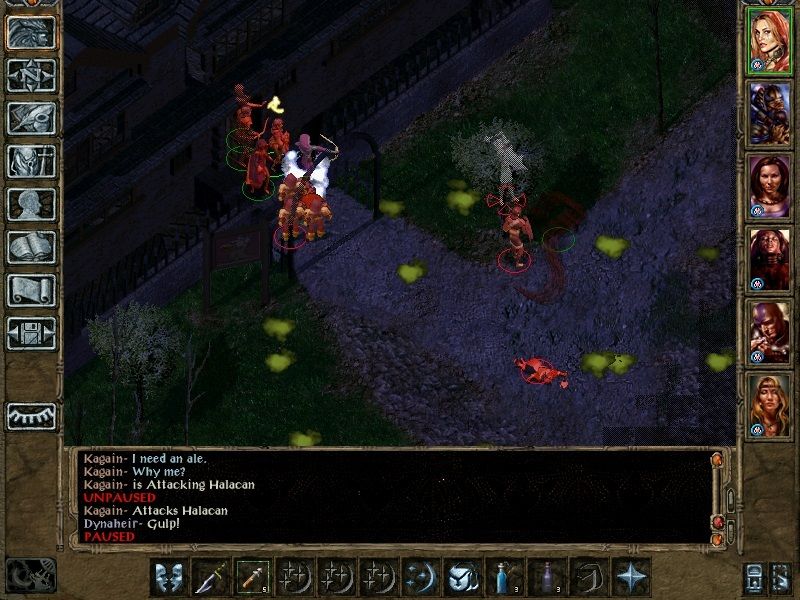Click the bottom-left corner clock button
This screenshot has width=800, height=600.
(x=30, y=575)
